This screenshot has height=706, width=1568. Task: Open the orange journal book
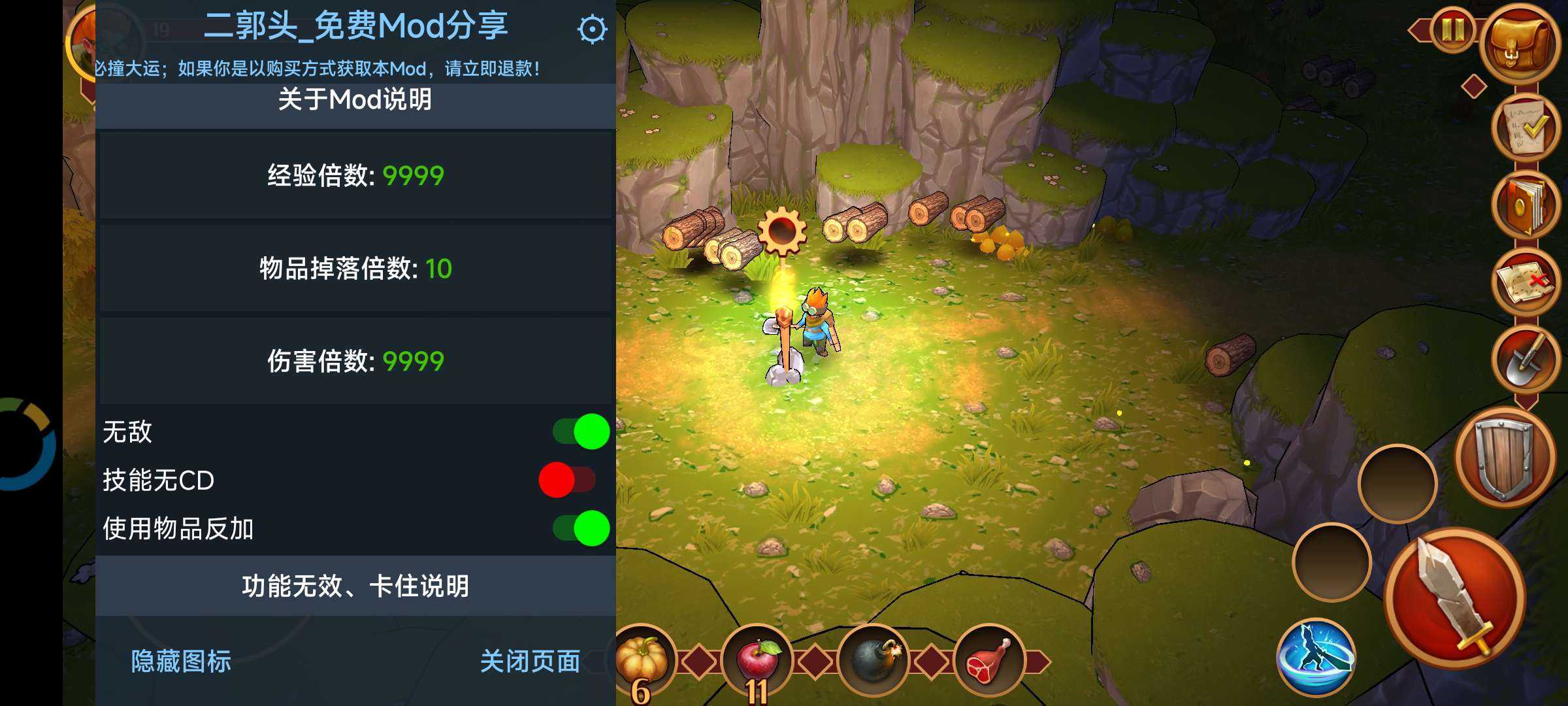coord(1526,205)
